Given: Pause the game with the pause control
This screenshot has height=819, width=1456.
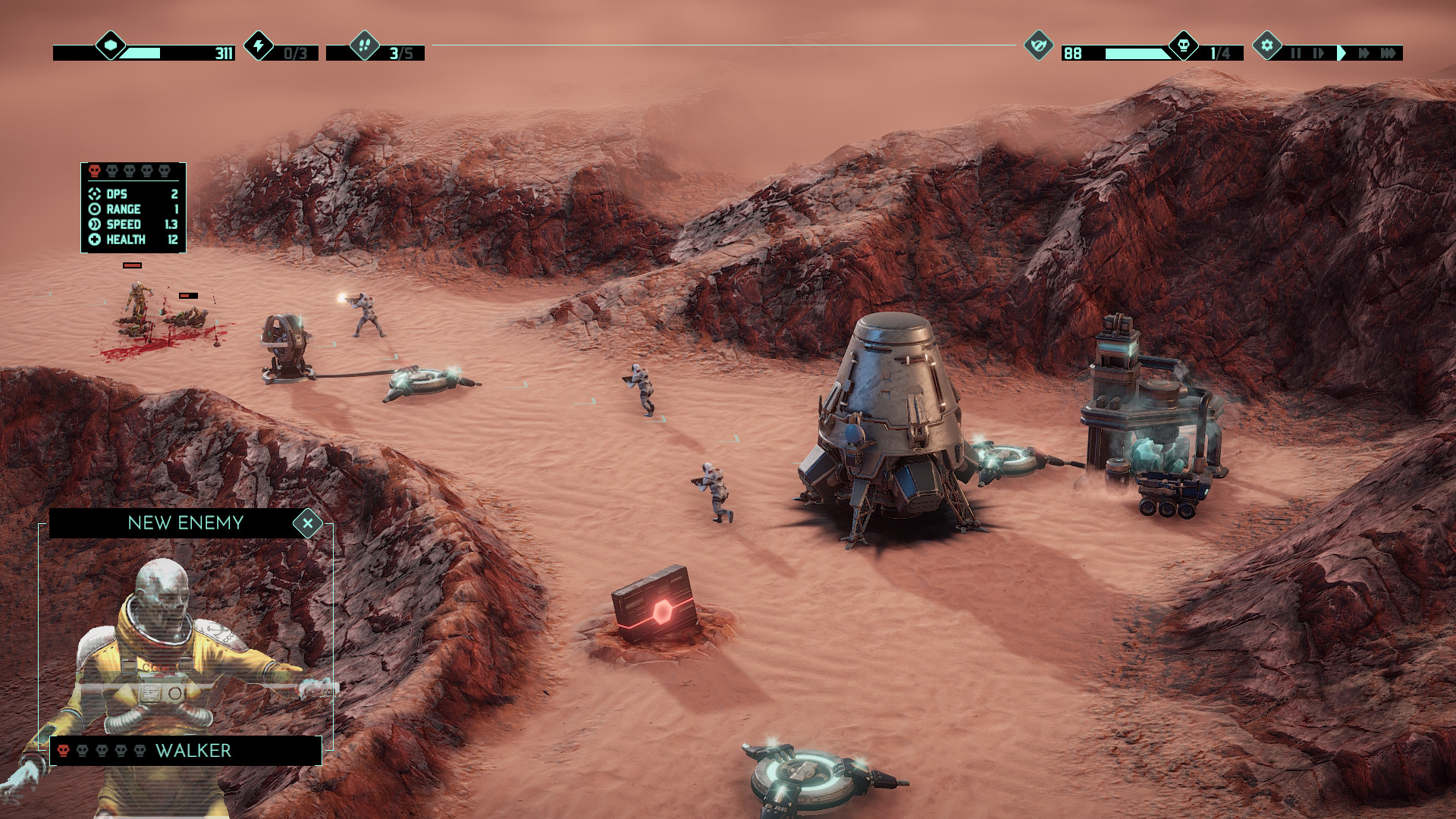Looking at the screenshot, I should (x=1297, y=53).
